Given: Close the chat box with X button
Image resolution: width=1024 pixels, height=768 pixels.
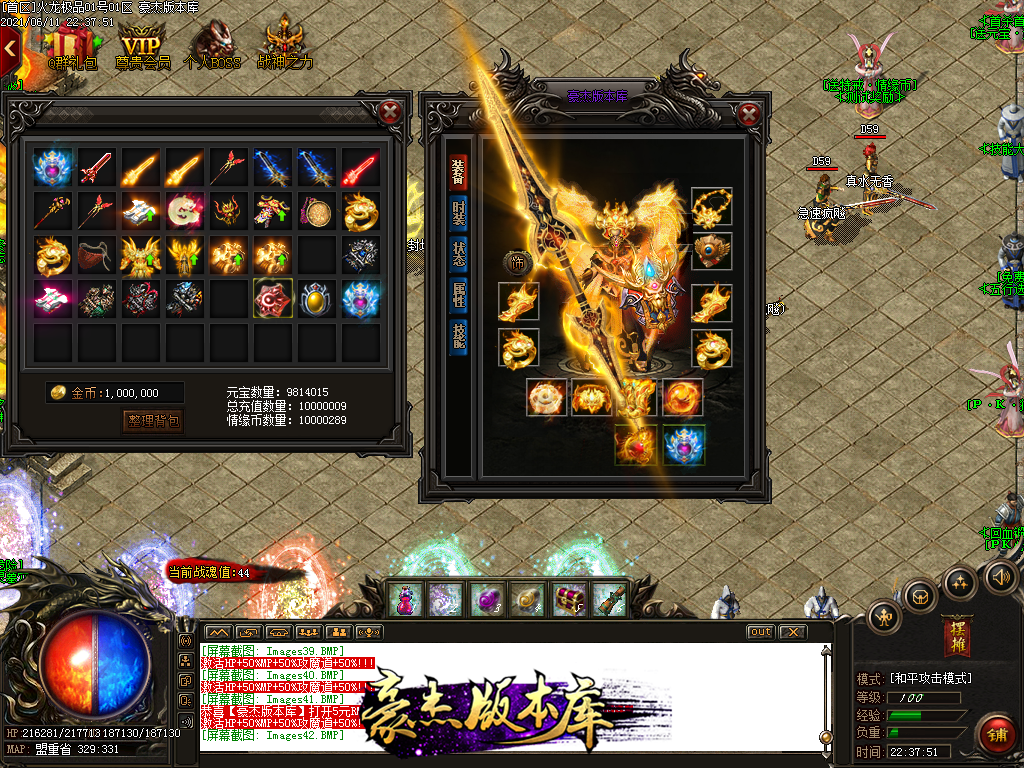Looking at the screenshot, I should [x=792, y=632].
